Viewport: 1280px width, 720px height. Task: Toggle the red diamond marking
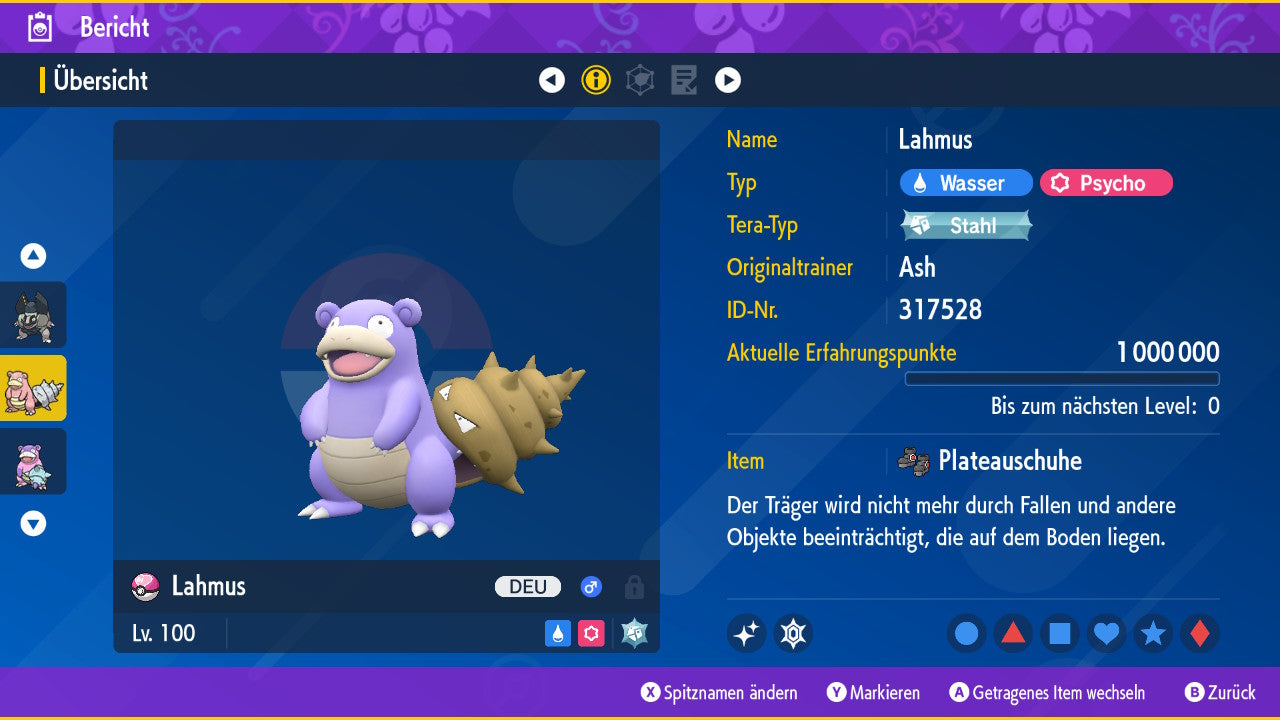1199,633
